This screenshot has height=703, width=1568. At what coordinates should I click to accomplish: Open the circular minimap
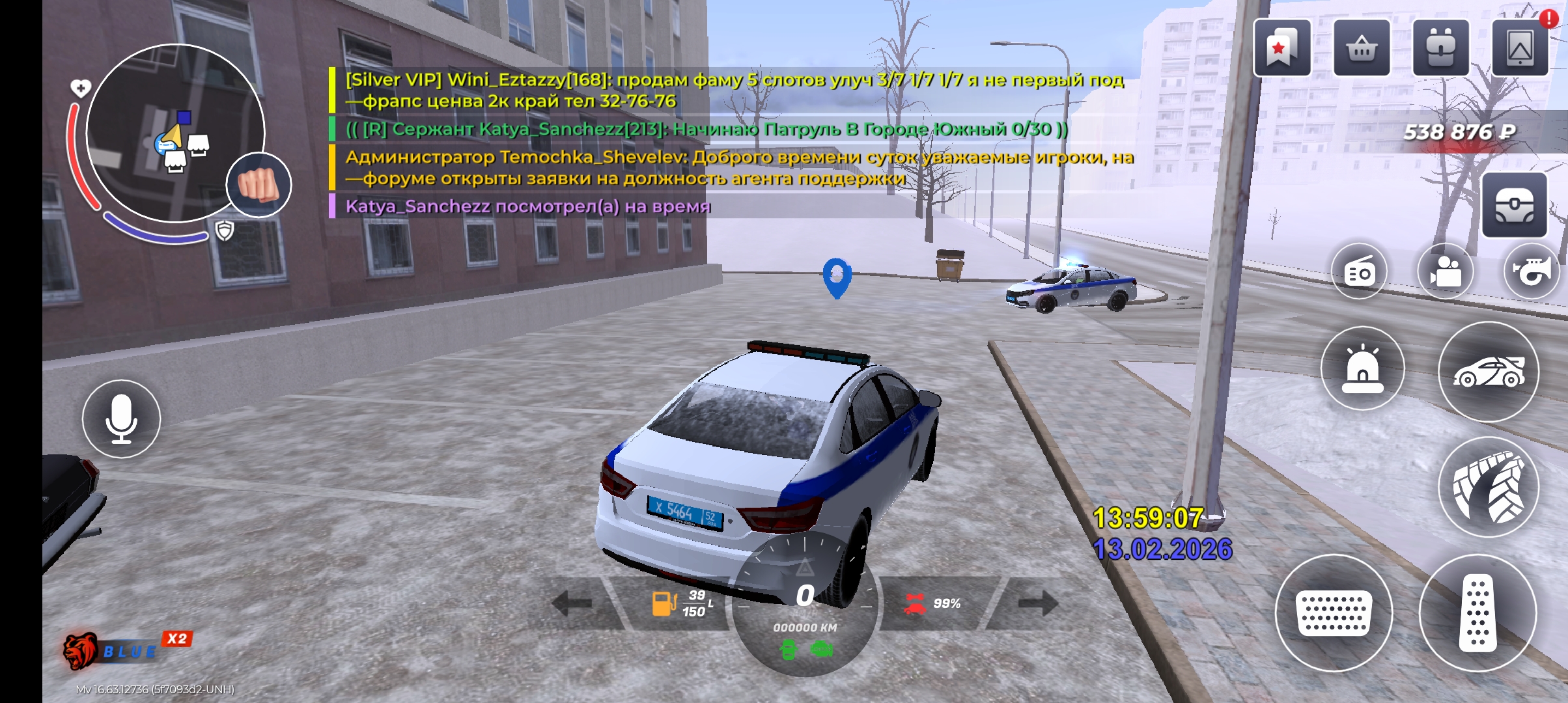point(175,133)
